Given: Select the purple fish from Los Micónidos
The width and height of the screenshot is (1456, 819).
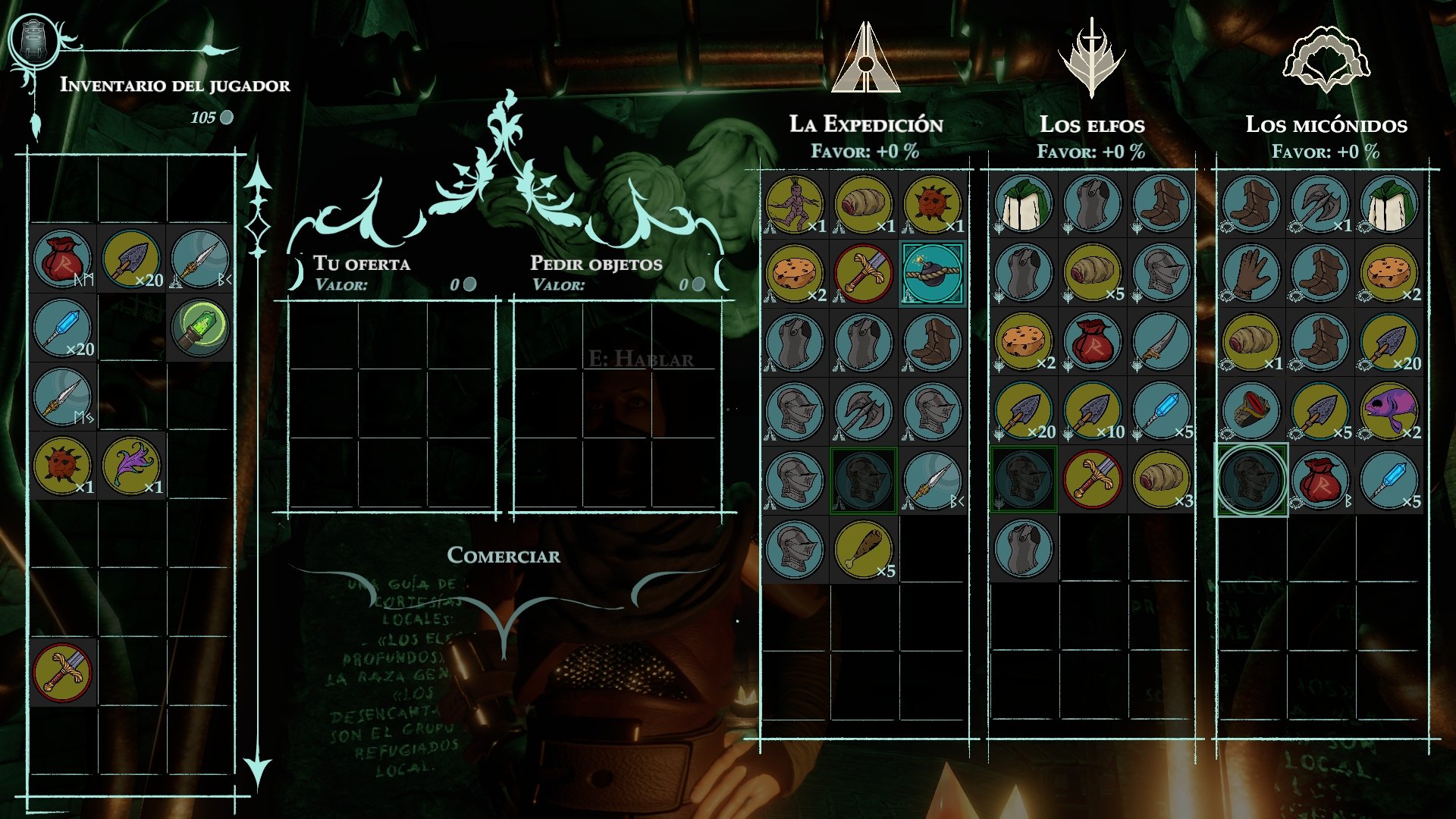Looking at the screenshot, I should pos(1389,411).
